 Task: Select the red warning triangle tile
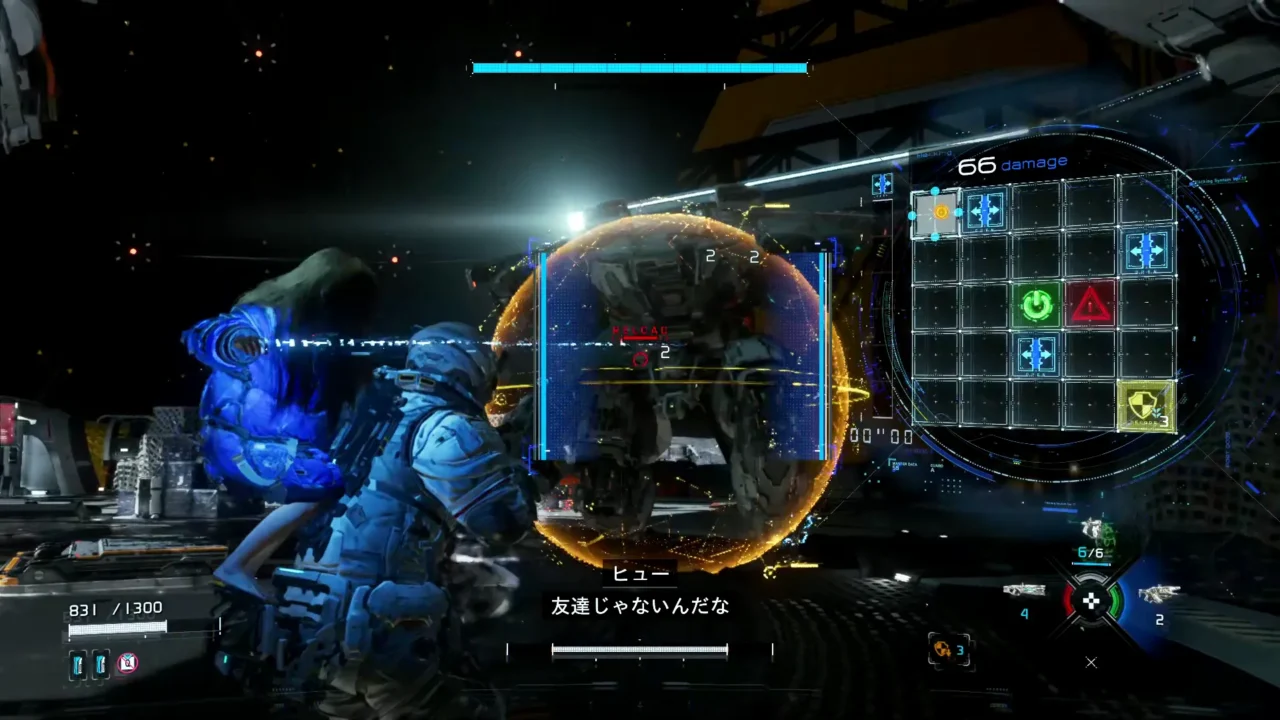pos(1090,304)
